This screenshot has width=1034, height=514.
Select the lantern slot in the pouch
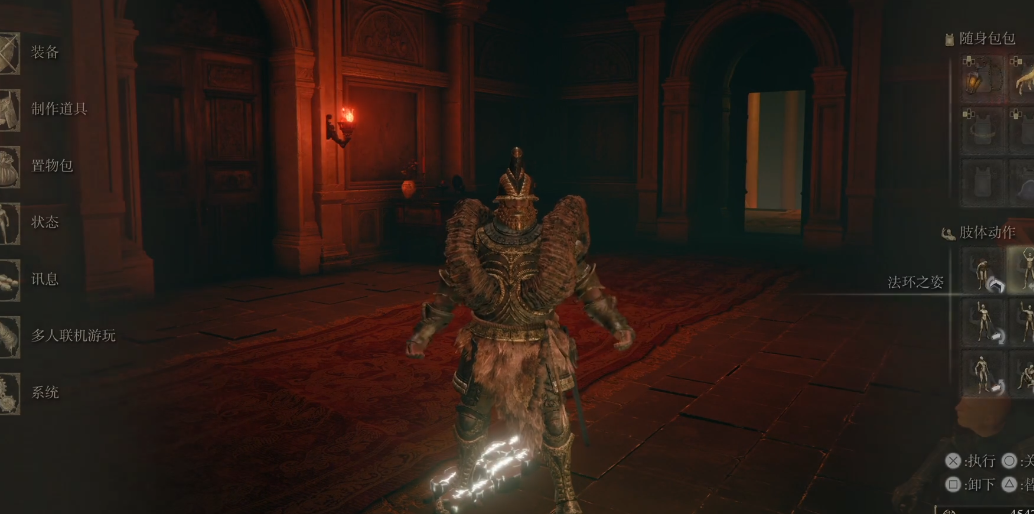click(982, 78)
